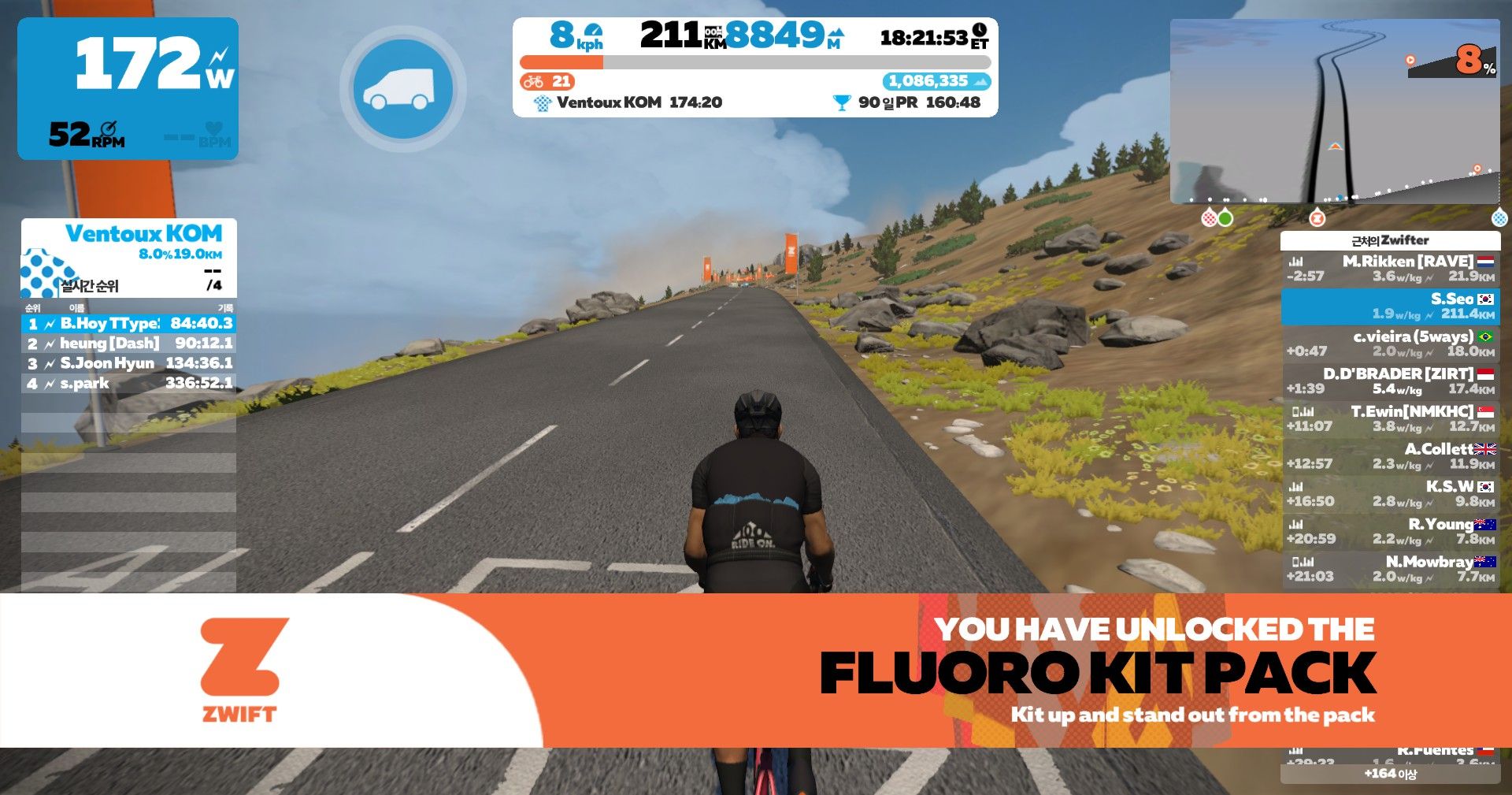Select S.Seo highlighted rider row
Image resolution: width=1512 pixels, height=795 pixels.
(1391, 306)
